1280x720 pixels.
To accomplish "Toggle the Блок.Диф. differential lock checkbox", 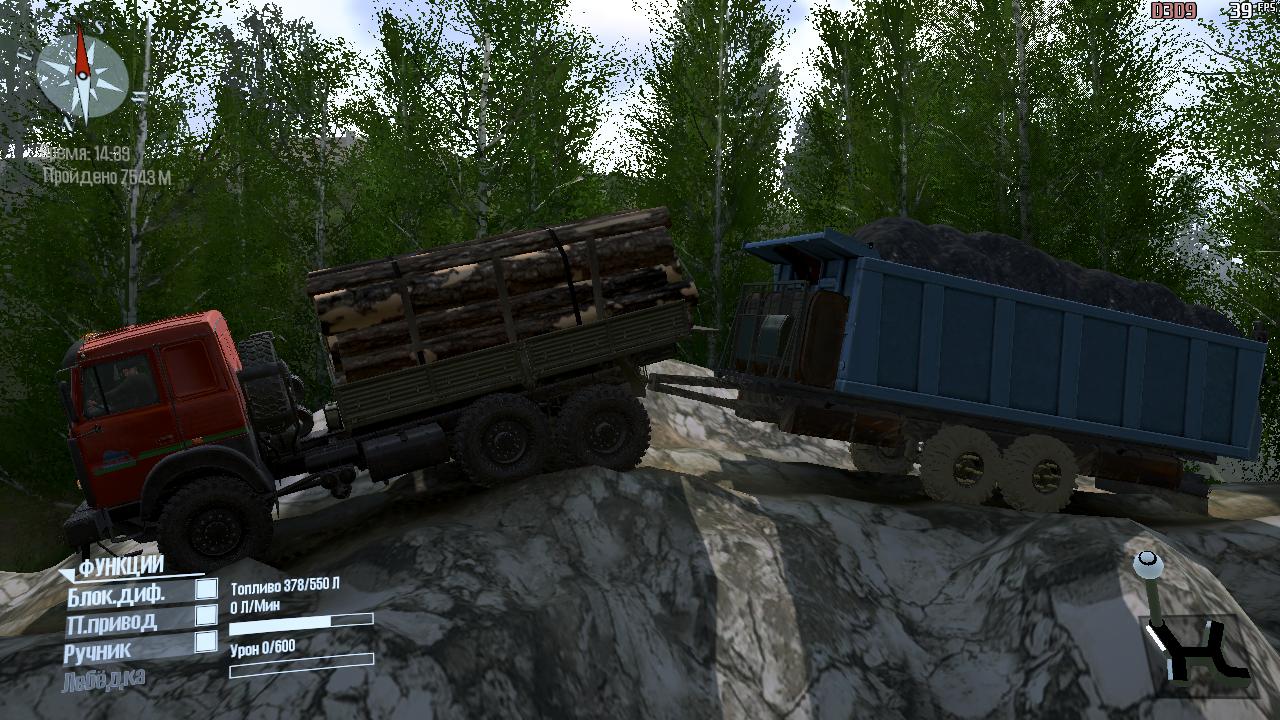I will (x=206, y=590).
